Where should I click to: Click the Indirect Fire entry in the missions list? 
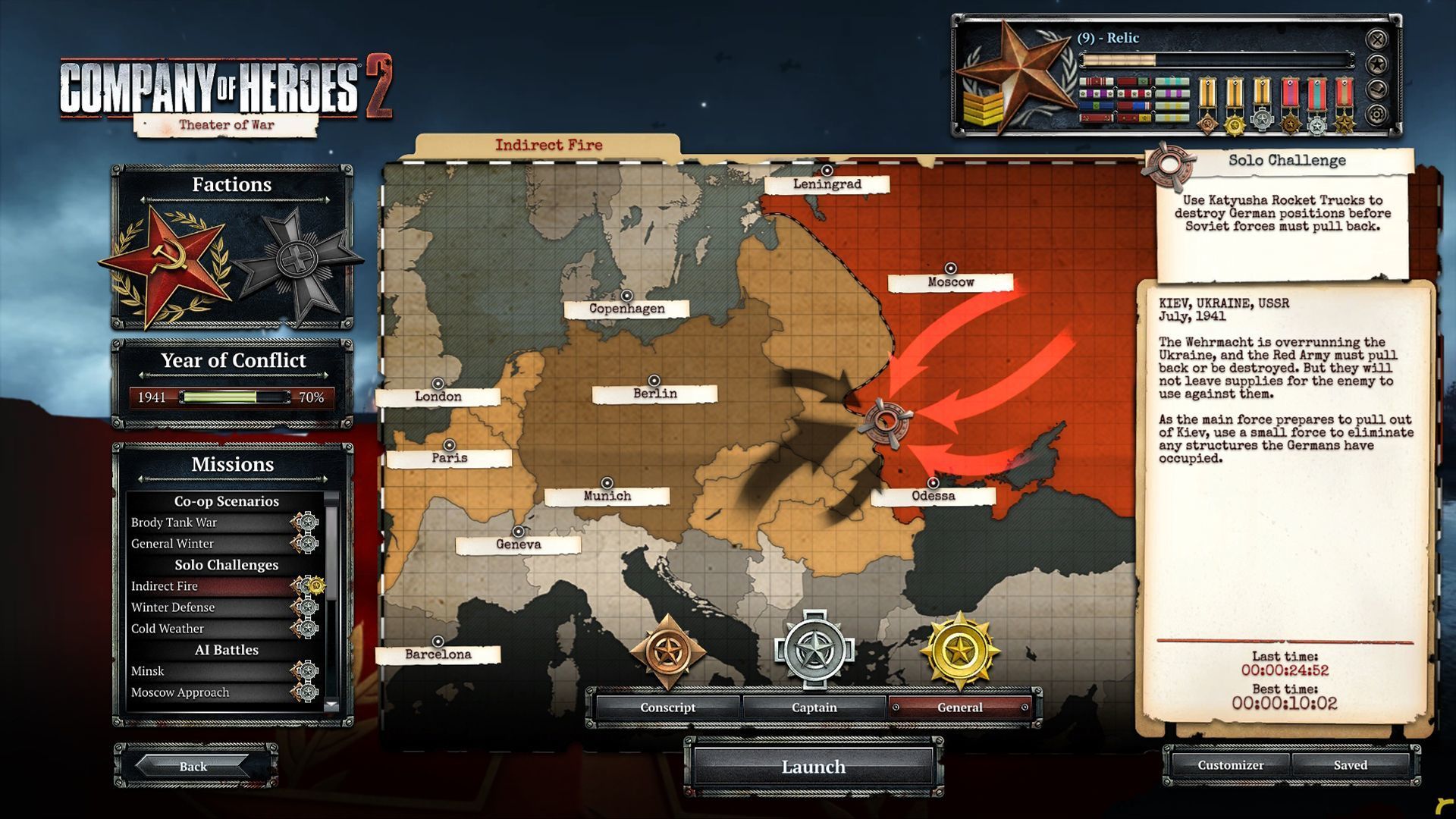pyautogui.click(x=165, y=586)
